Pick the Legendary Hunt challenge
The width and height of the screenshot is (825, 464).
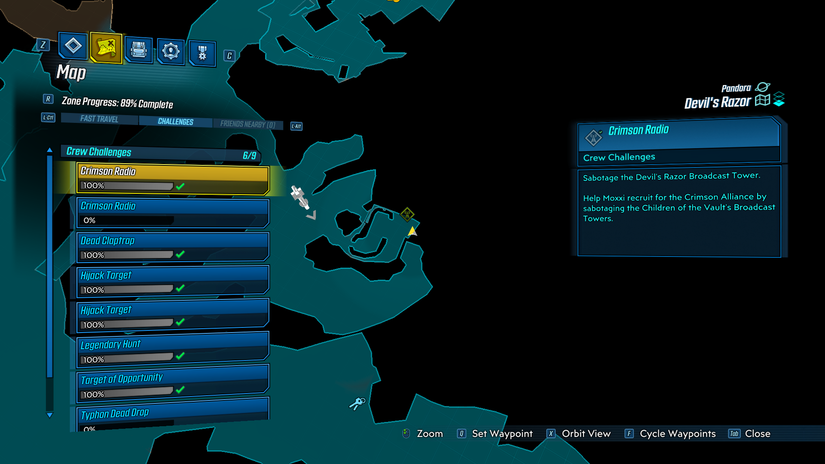(x=173, y=351)
